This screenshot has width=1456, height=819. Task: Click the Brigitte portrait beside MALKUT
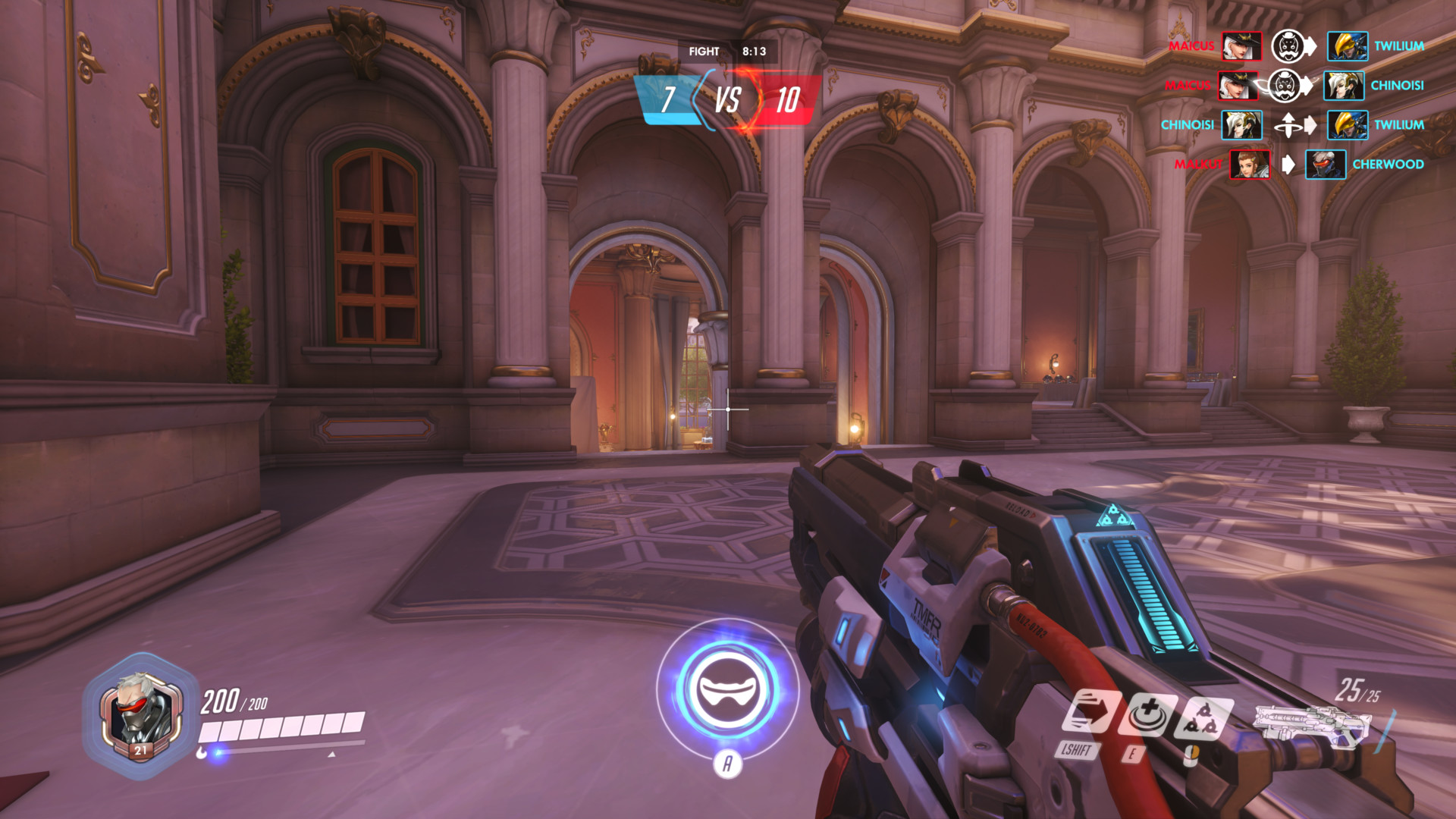(1250, 165)
